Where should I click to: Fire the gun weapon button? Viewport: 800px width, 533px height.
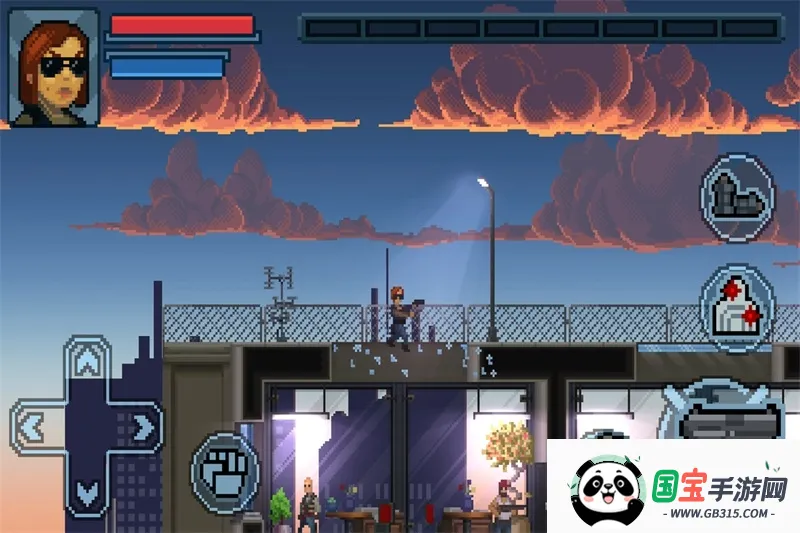click(x=727, y=418)
